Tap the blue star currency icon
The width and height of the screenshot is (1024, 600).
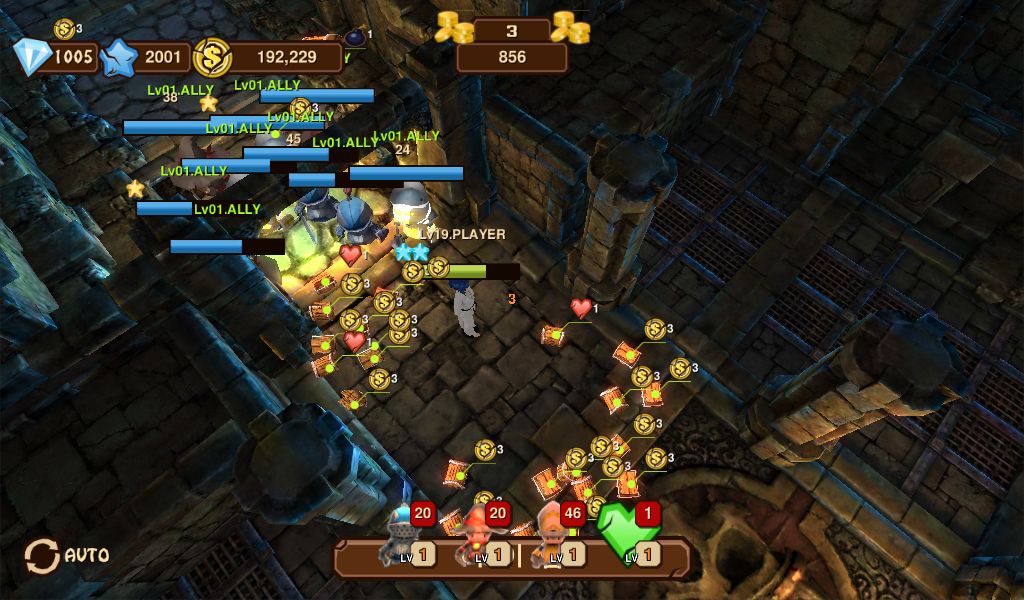coord(119,57)
